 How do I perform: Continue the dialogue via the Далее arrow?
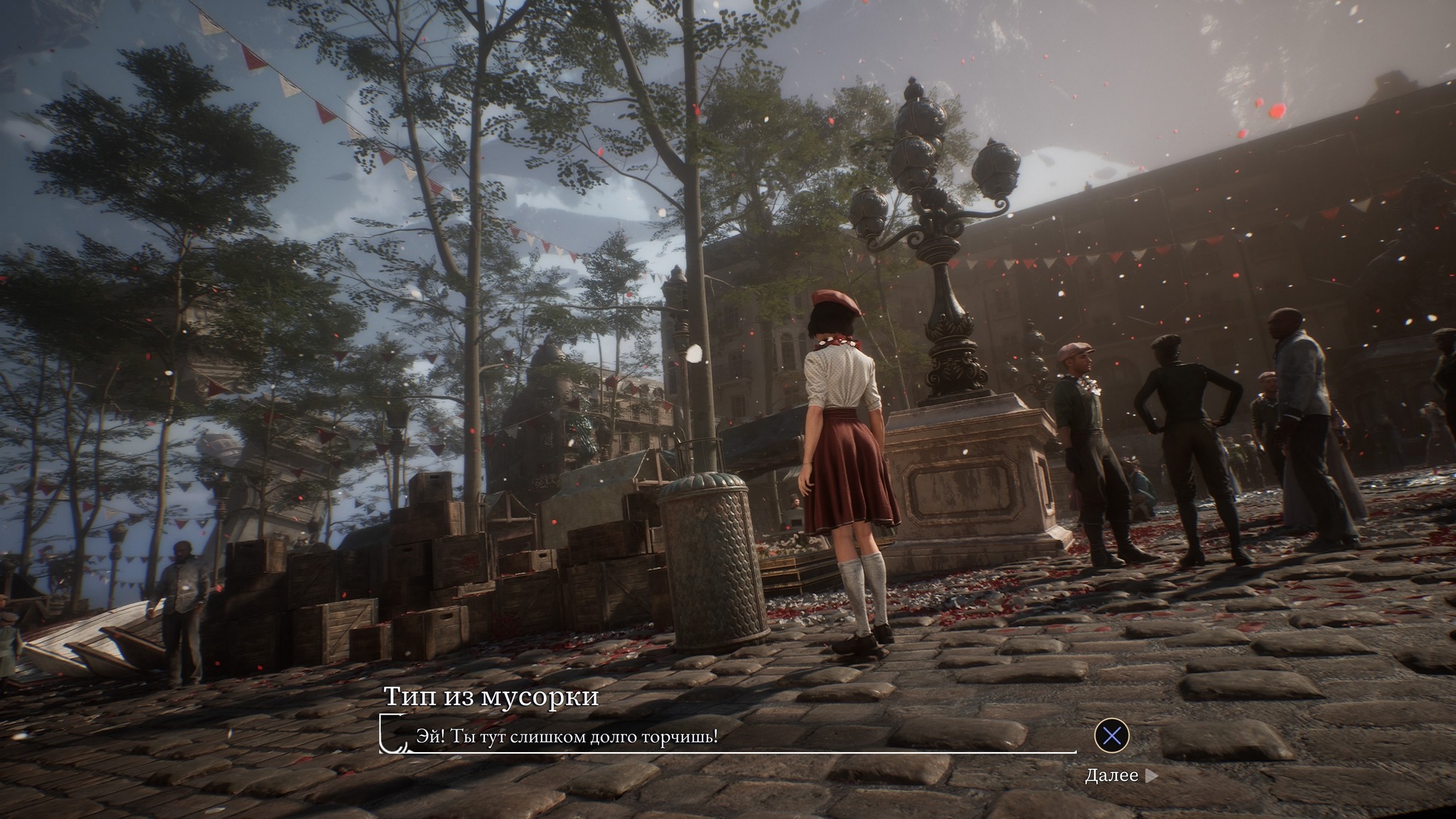pos(1151,776)
